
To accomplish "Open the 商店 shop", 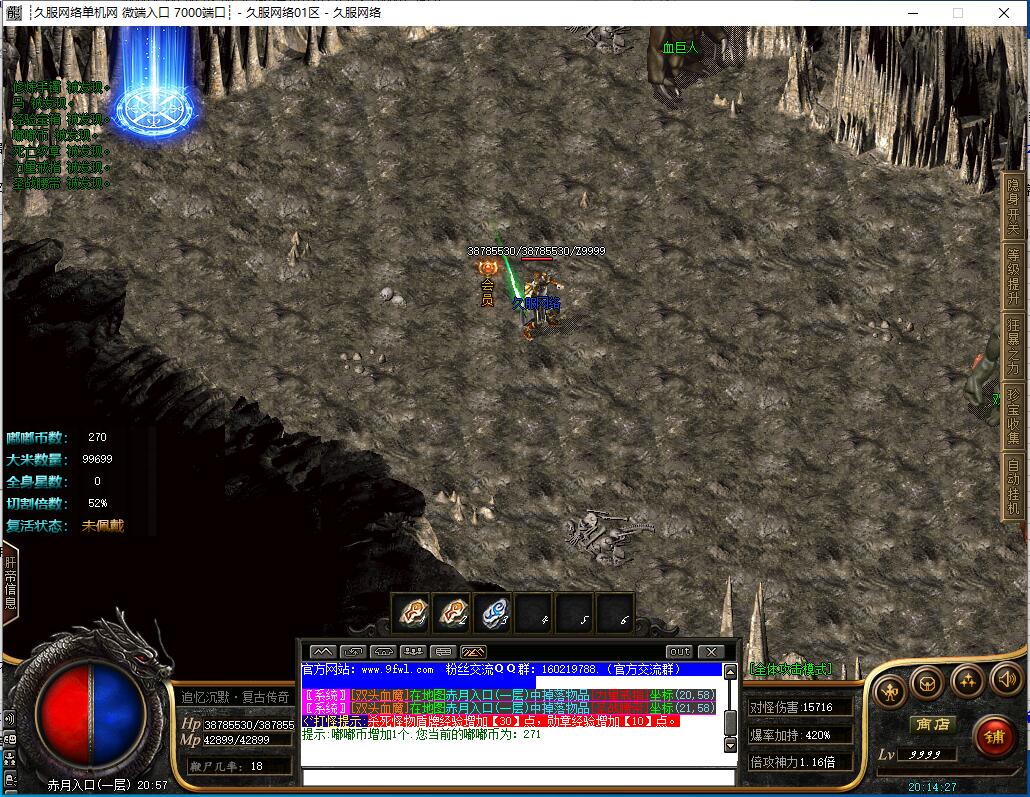I will pyautogui.click(x=931, y=724).
